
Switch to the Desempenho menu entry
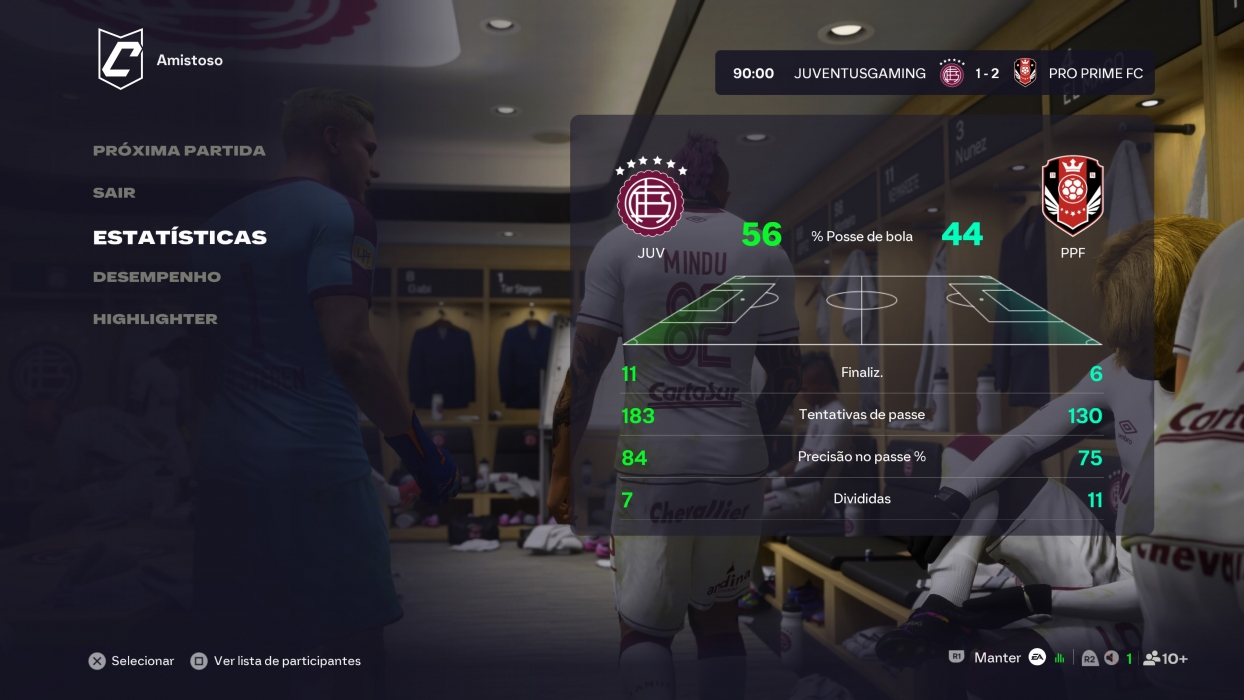(x=157, y=277)
